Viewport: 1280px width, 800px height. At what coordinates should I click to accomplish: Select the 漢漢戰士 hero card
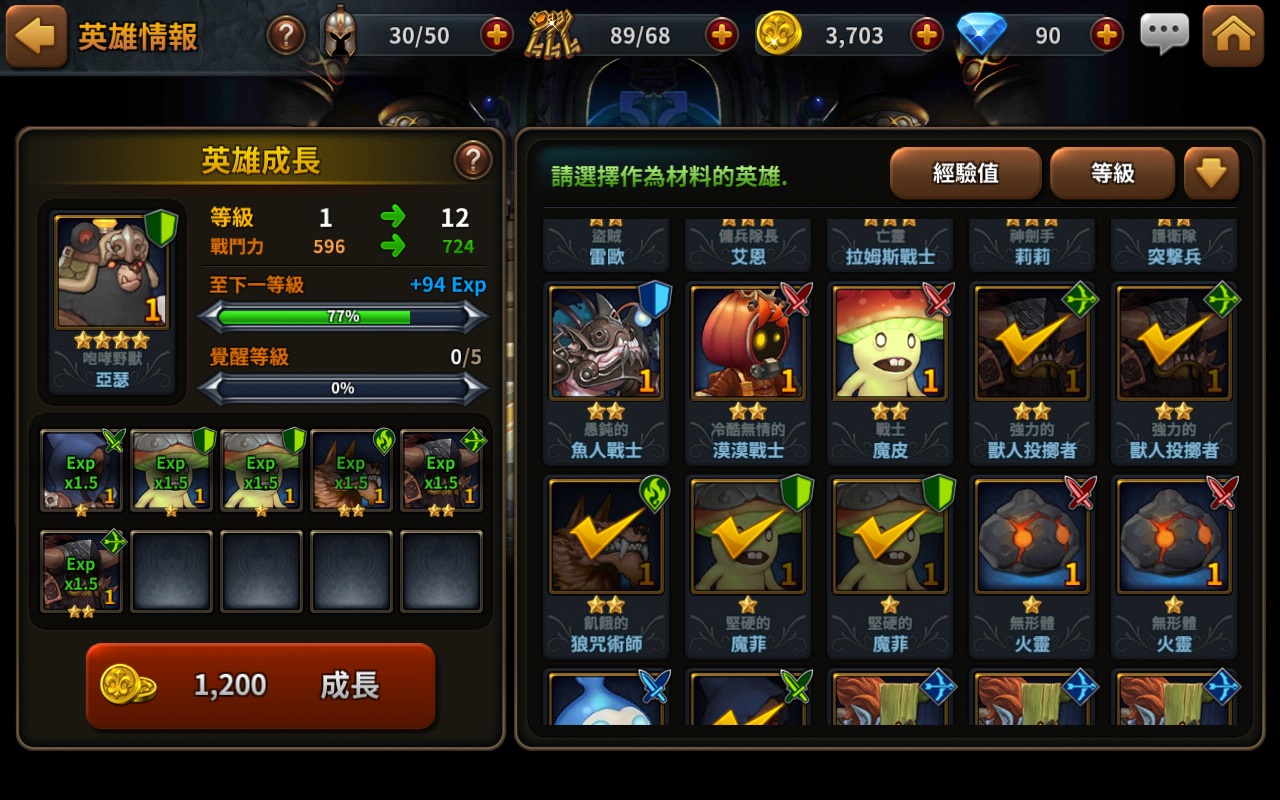(748, 345)
